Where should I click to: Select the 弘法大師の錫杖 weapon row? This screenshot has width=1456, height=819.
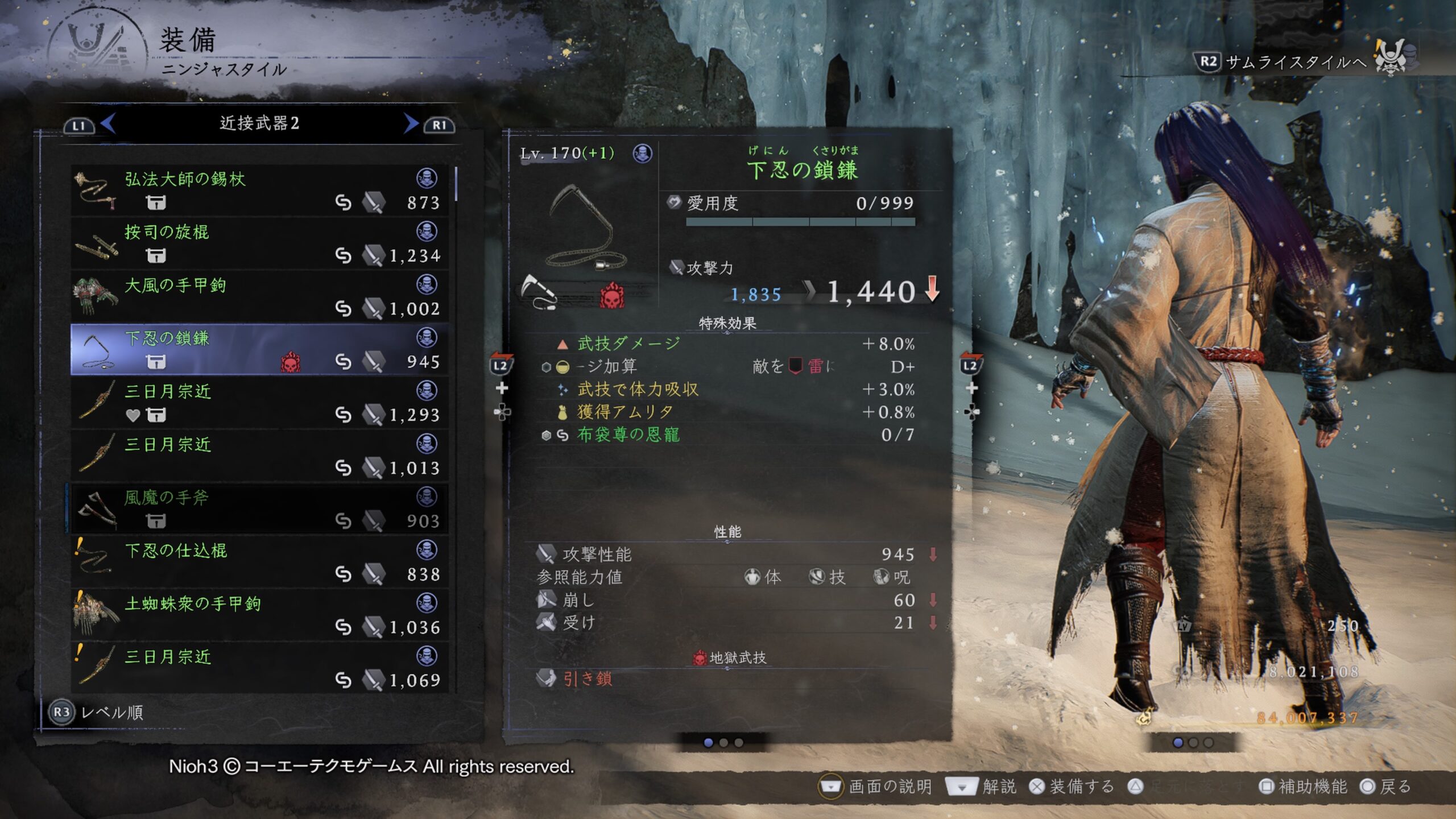[259, 191]
